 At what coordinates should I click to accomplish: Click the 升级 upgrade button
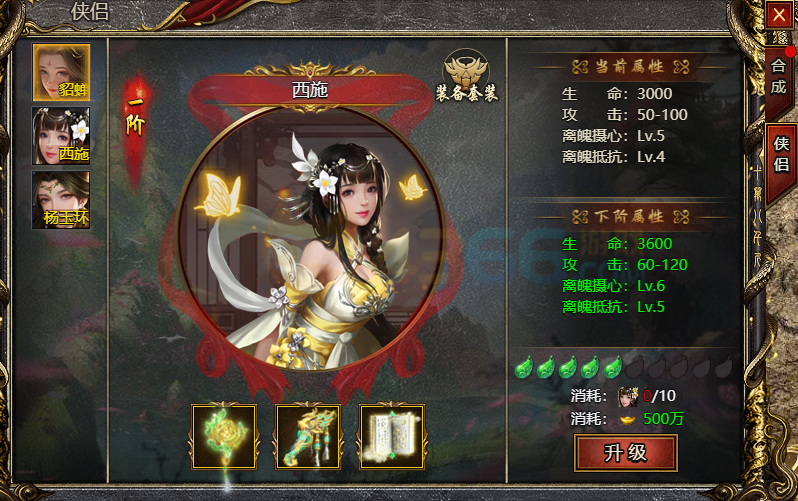[x=626, y=453]
